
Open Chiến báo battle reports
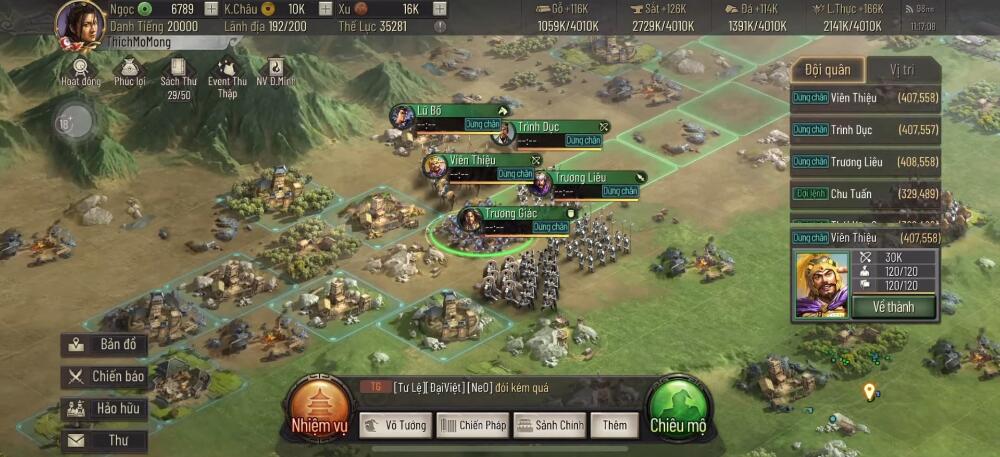(x=105, y=377)
